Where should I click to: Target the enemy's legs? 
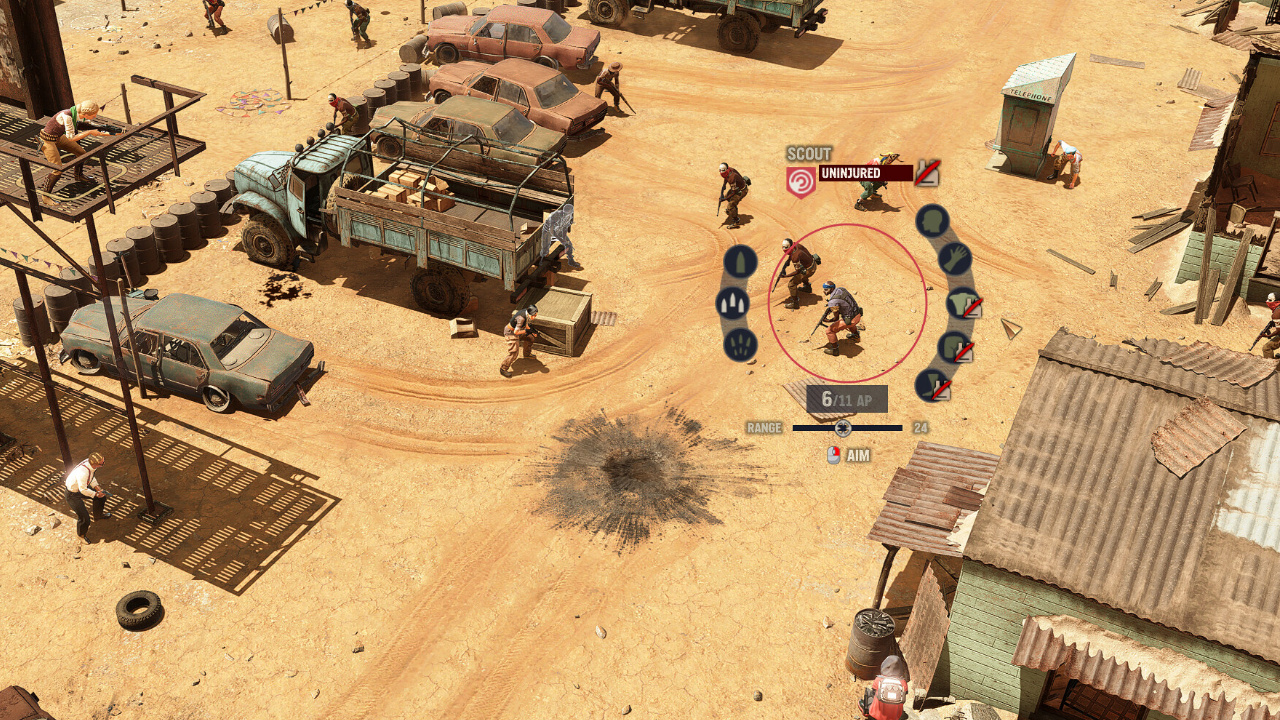click(932, 385)
